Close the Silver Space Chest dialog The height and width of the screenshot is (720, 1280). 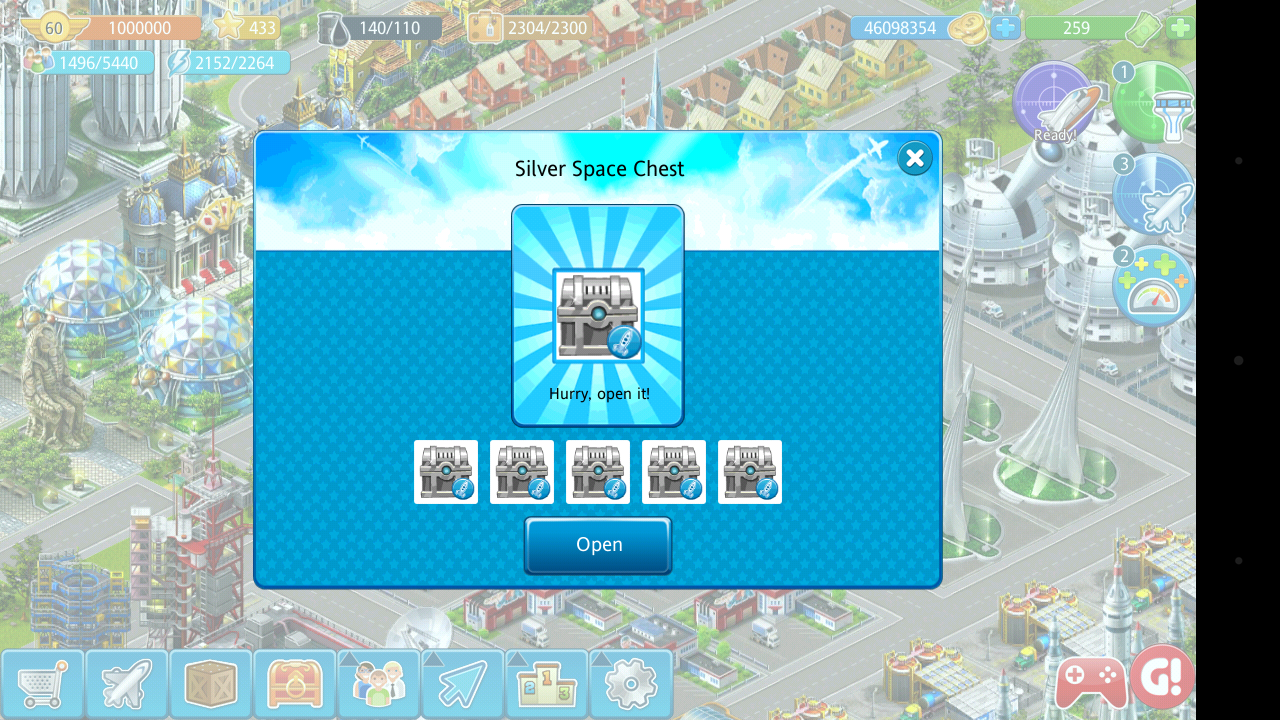pyautogui.click(x=914, y=158)
